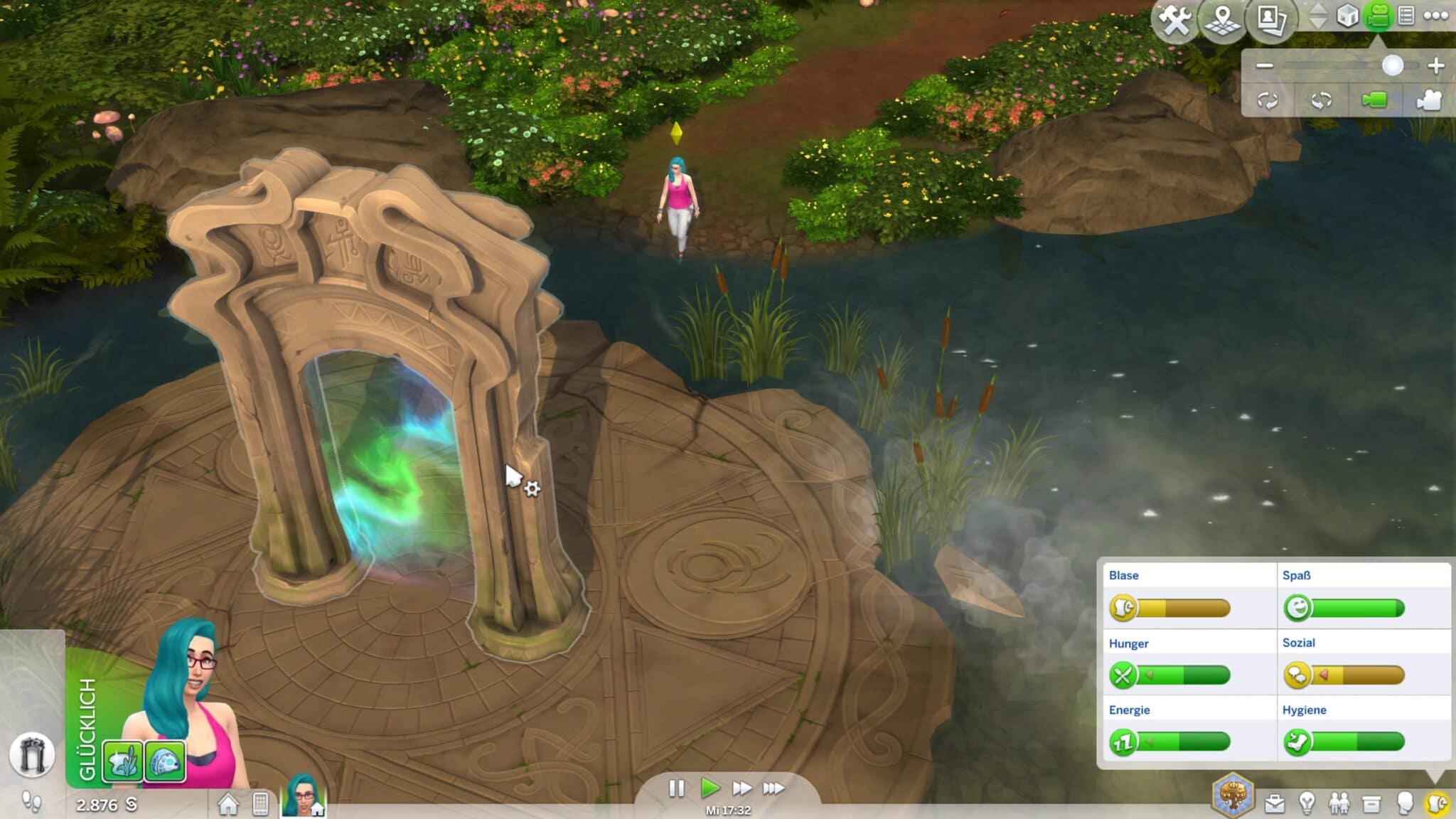Open the Sim's phone

click(260, 804)
